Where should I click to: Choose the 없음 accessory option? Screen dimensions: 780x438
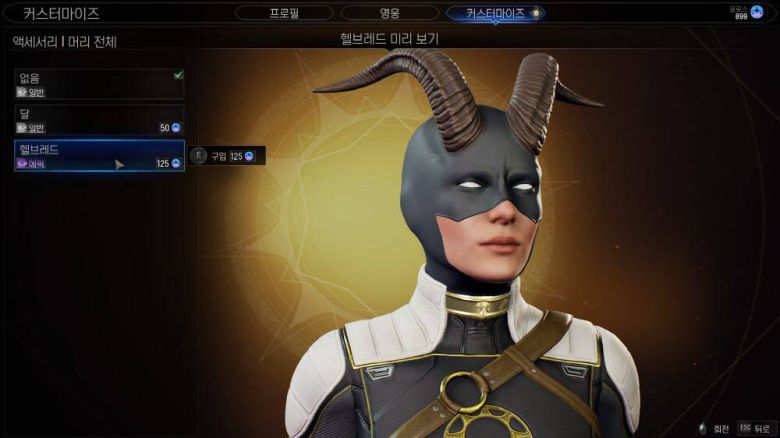point(99,84)
